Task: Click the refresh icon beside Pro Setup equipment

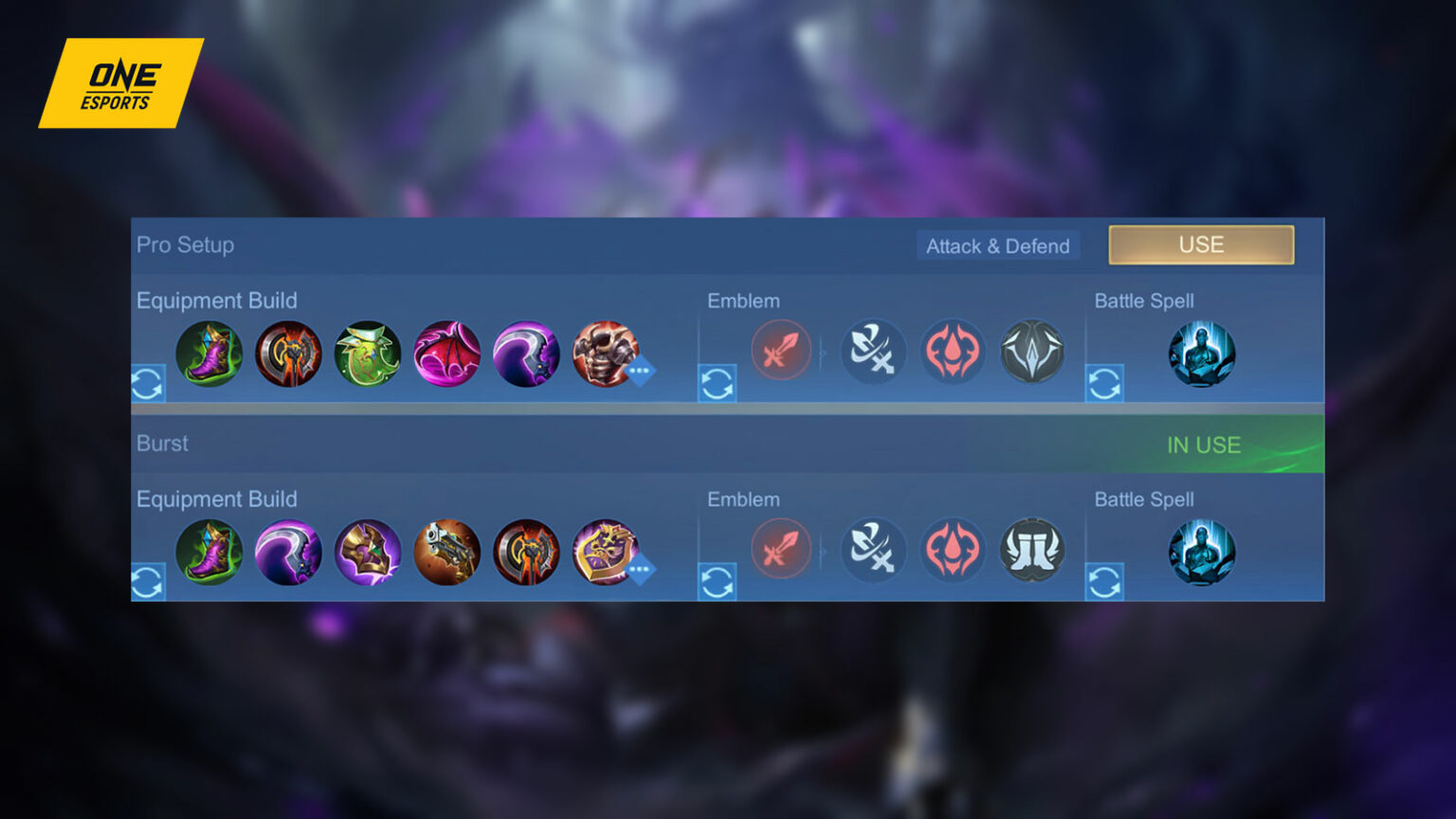Action: click(x=148, y=384)
